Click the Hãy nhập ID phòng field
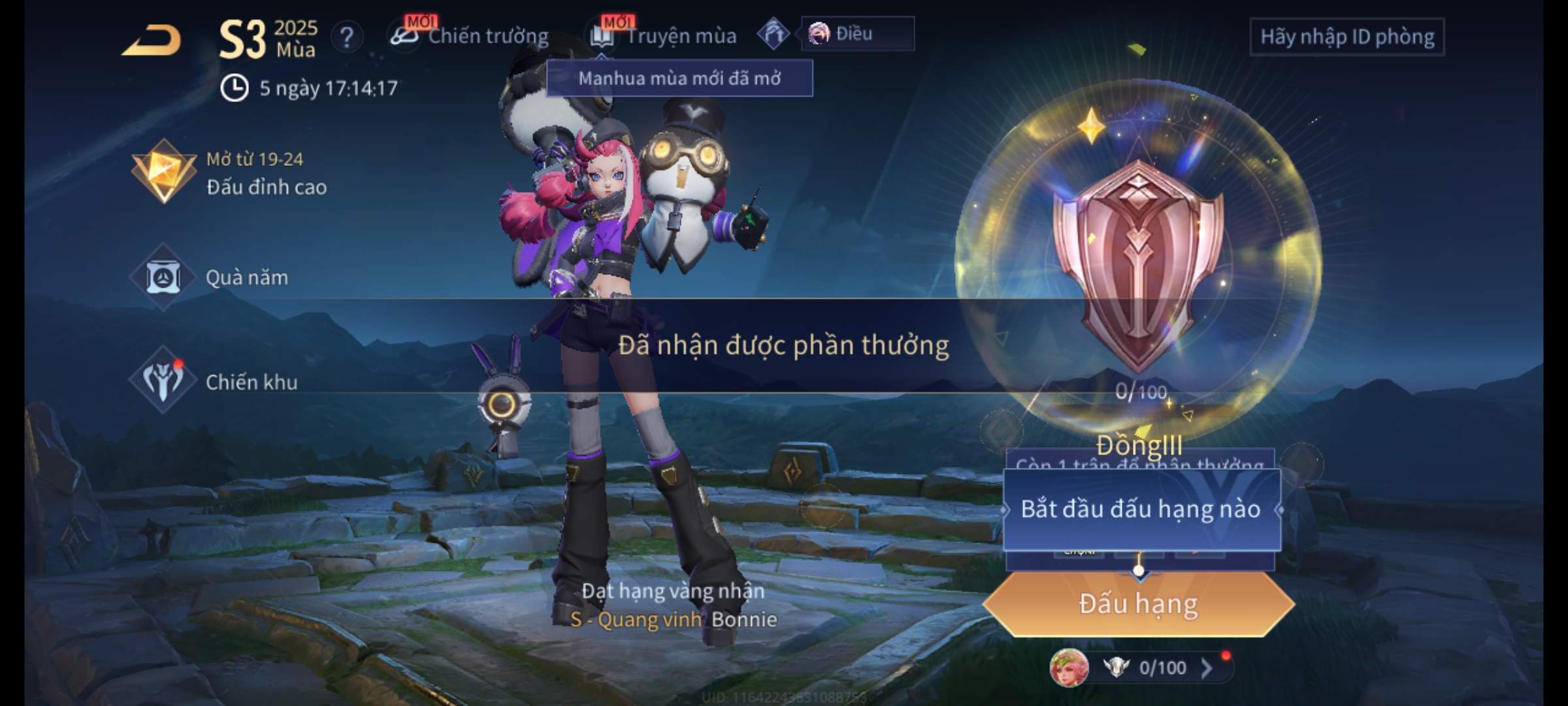Image resolution: width=1568 pixels, height=706 pixels. [x=1347, y=37]
